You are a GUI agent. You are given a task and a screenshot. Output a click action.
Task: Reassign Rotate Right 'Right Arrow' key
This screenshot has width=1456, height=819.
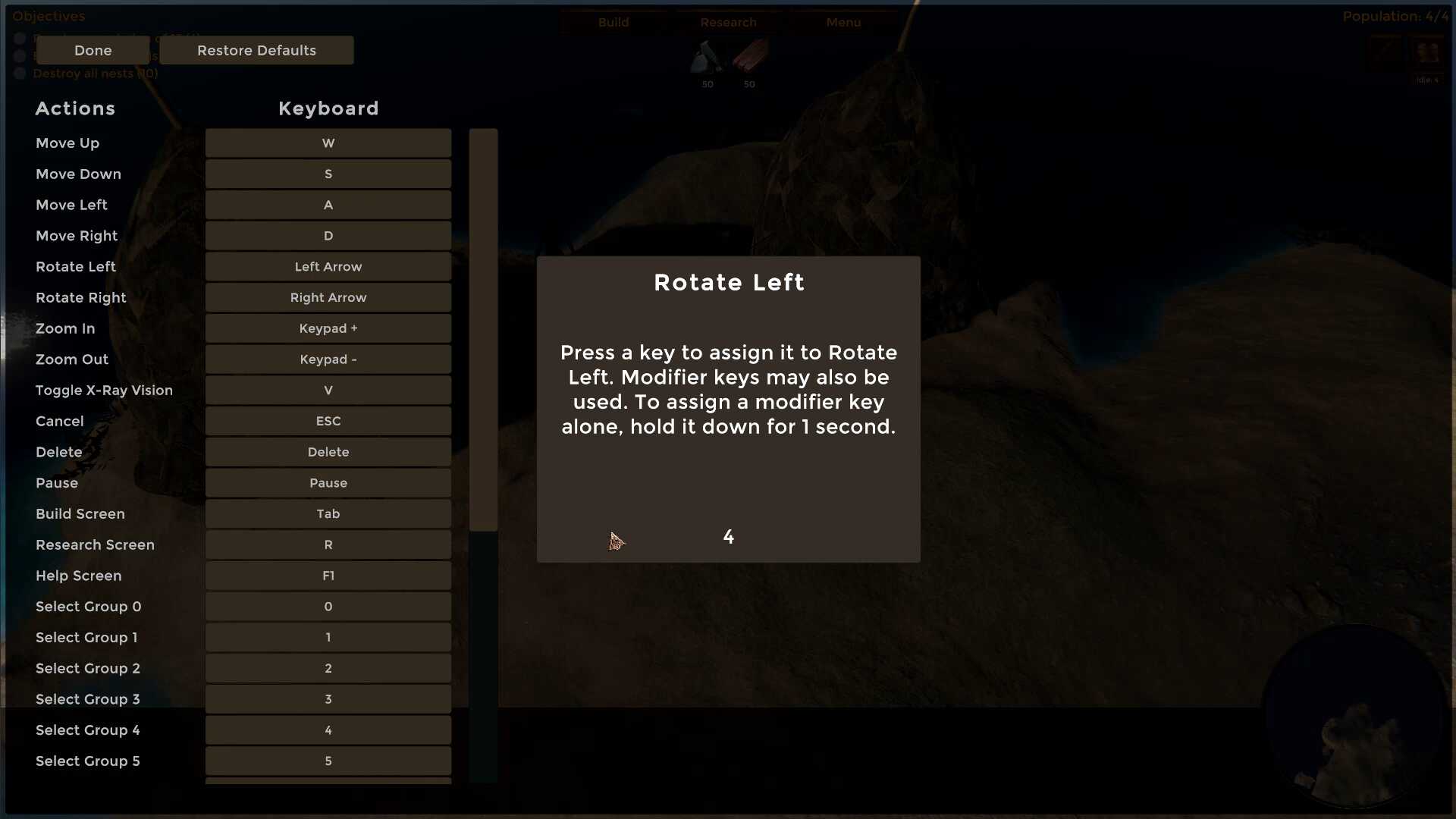pyautogui.click(x=328, y=298)
